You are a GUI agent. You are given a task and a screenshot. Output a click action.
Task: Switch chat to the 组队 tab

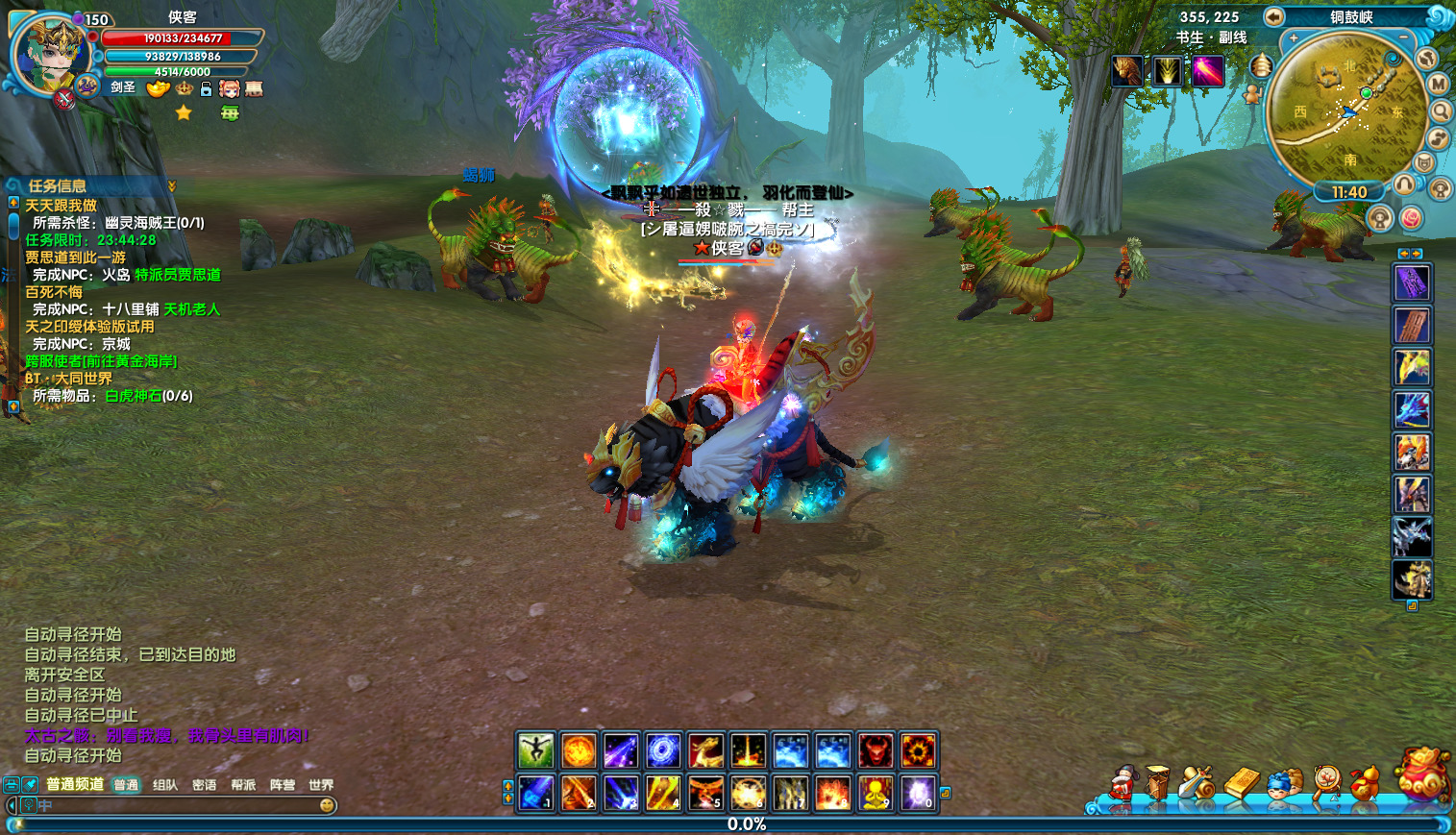pos(165,785)
